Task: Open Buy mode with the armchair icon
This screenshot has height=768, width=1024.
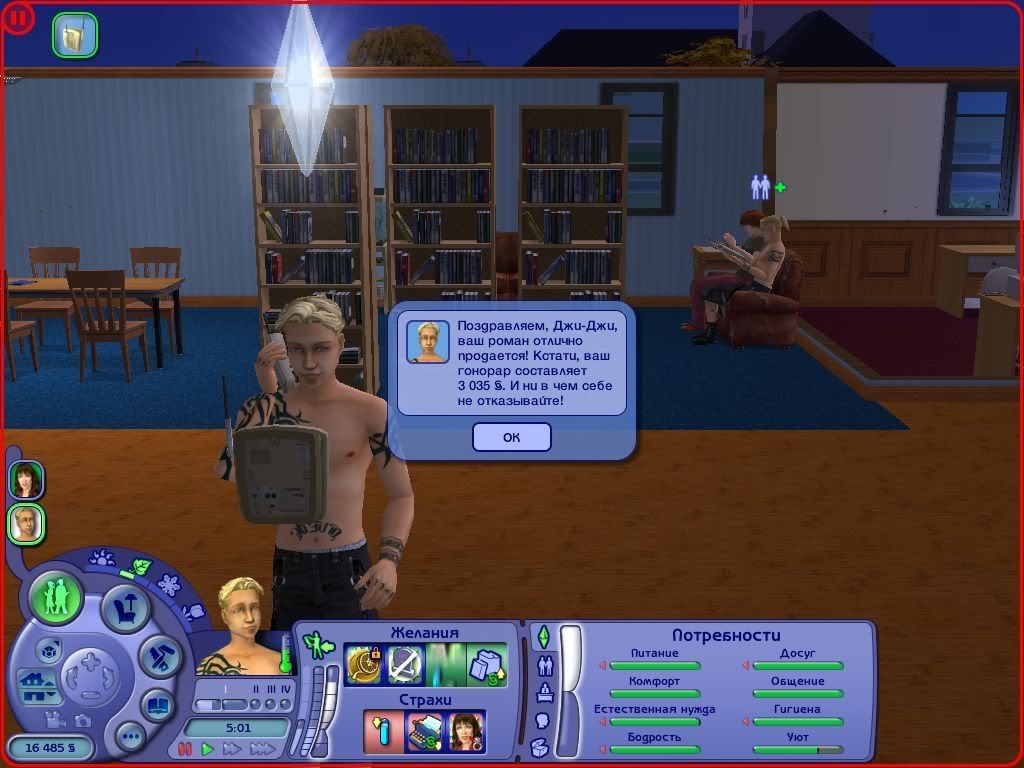Action: (x=126, y=607)
